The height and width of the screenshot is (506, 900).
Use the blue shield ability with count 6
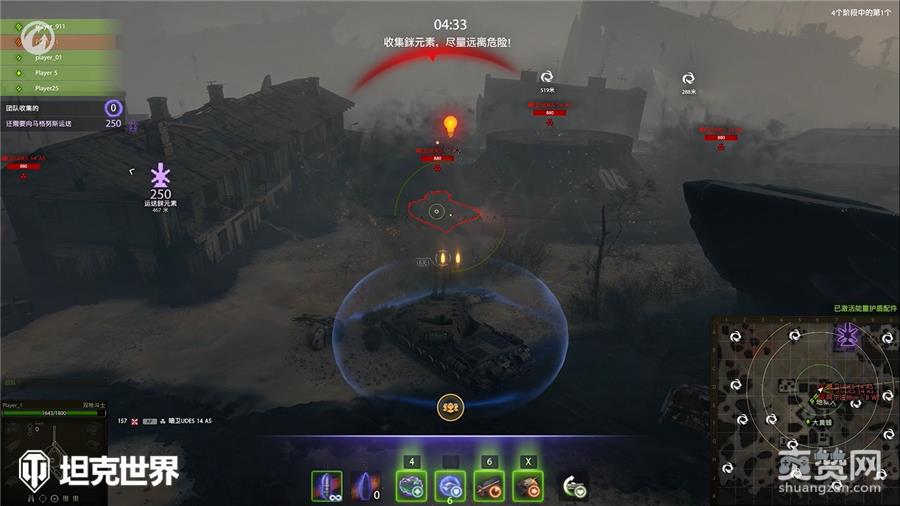(x=450, y=486)
